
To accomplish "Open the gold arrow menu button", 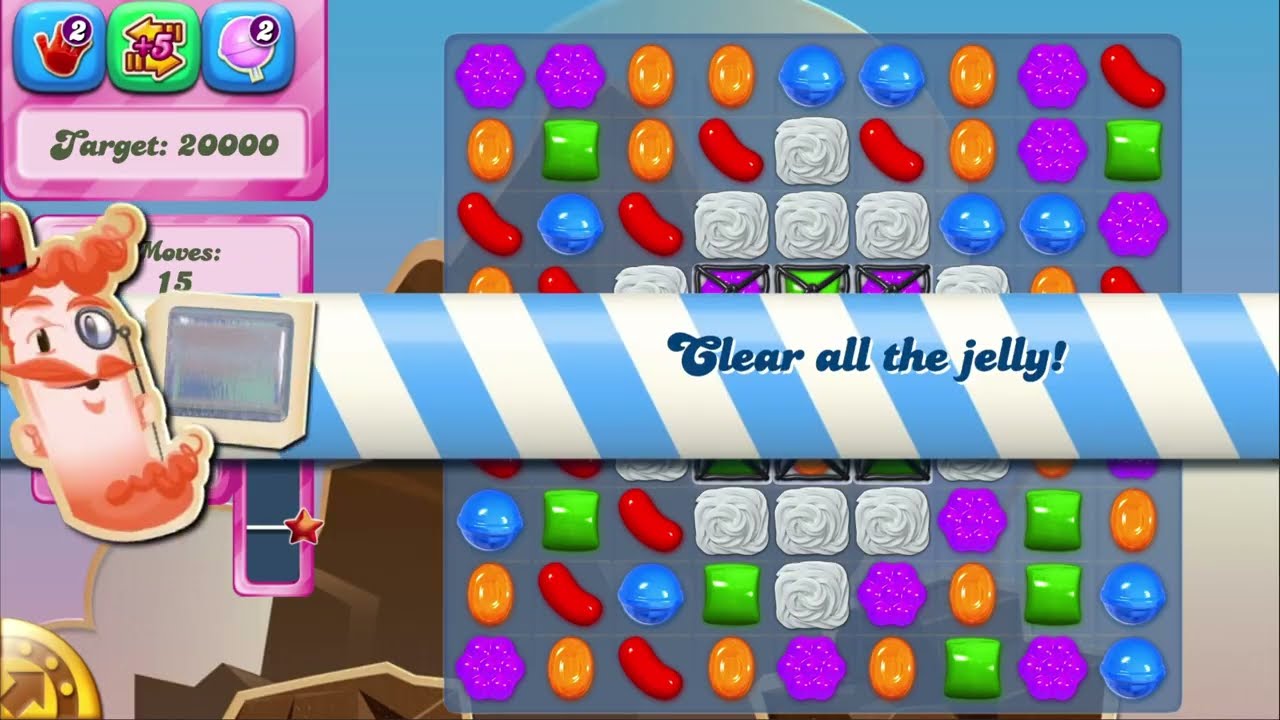I will point(40,680).
